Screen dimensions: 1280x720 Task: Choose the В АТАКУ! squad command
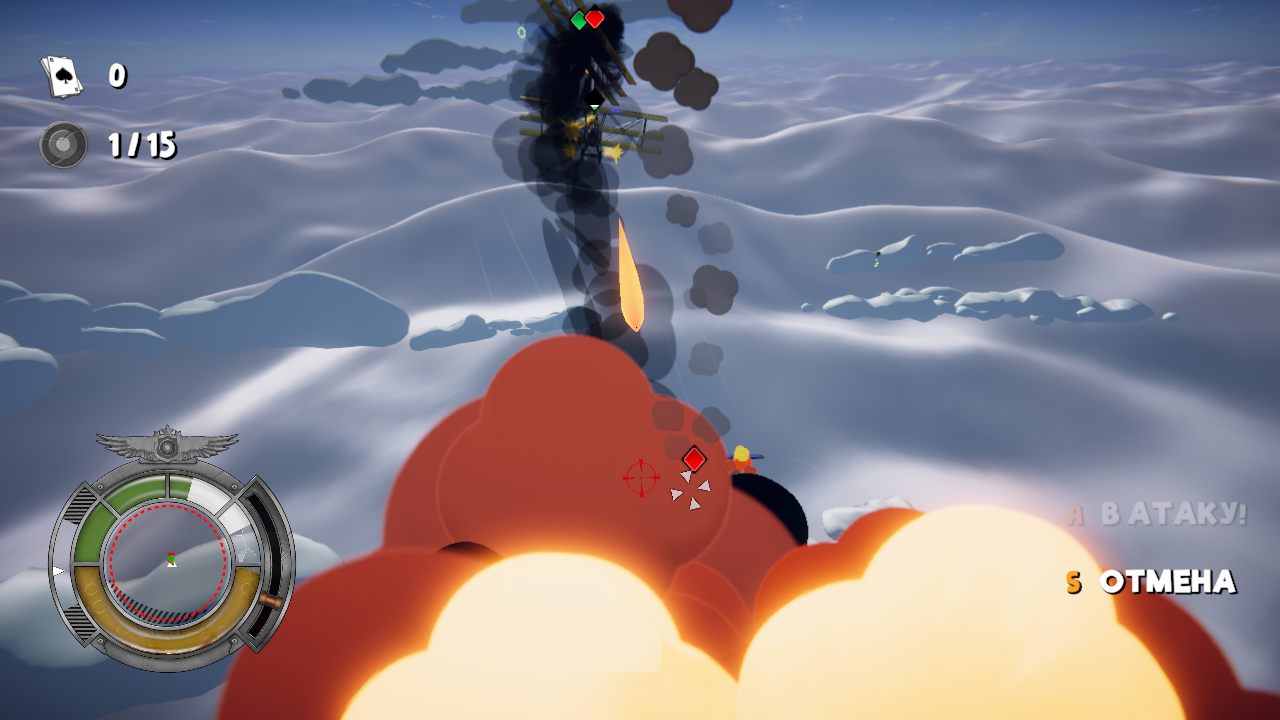[1173, 515]
